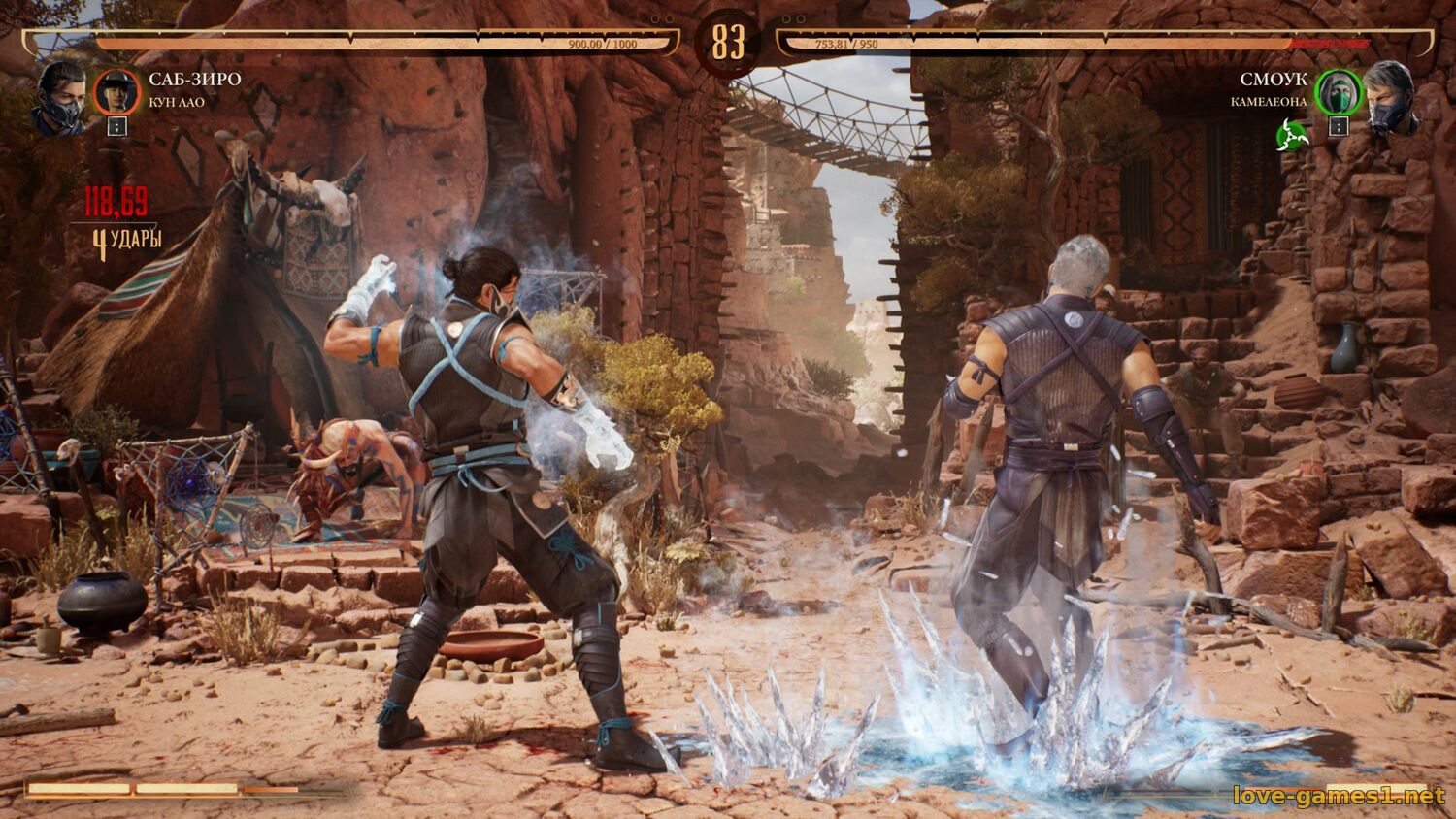Click the square gauge icon under Kung Lao
Screen dimensions: 1456x819
pyautogui.click(x=116, y=126)
